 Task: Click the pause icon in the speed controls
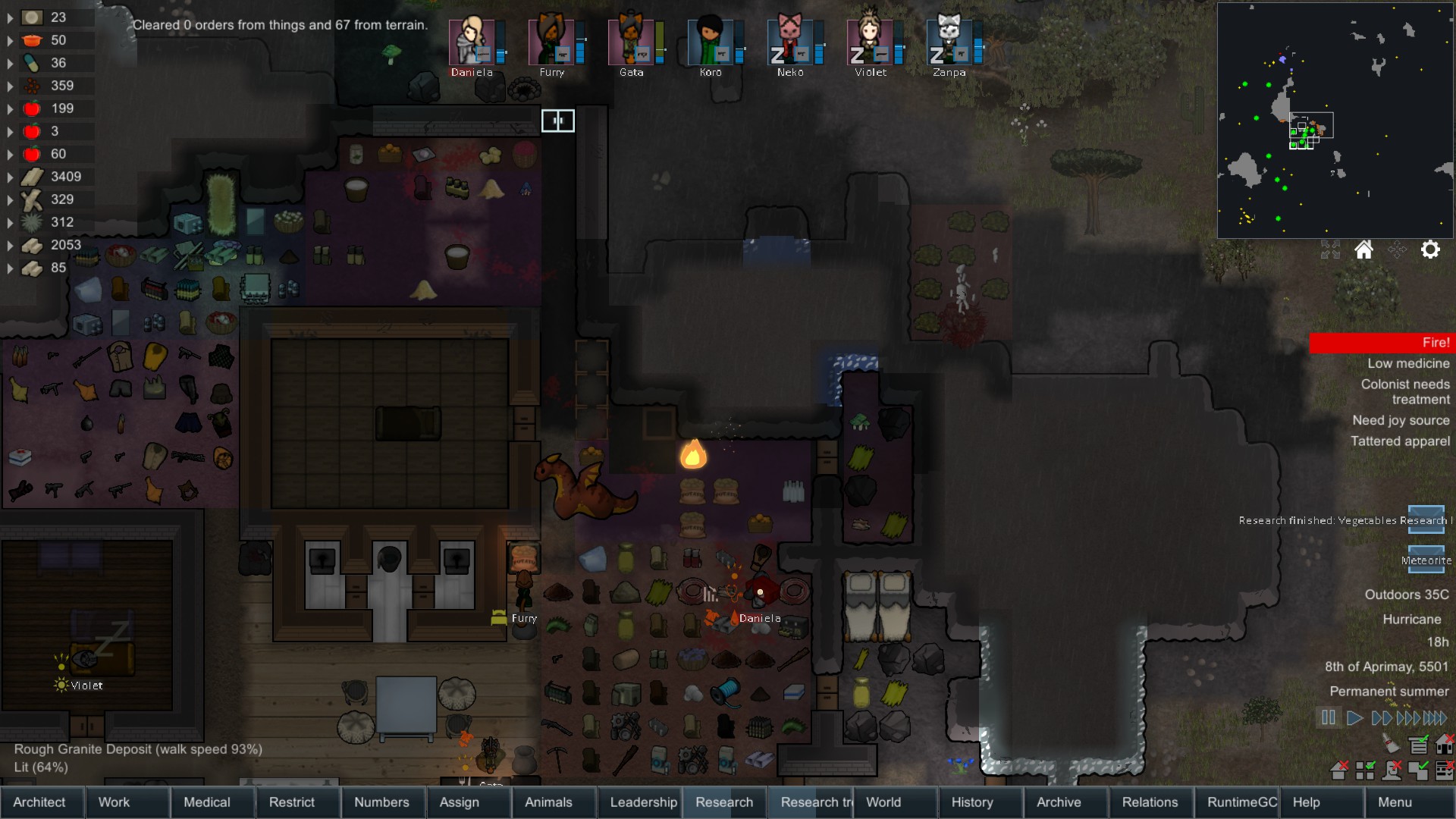pyautogui.click(x=1327, y=717)
